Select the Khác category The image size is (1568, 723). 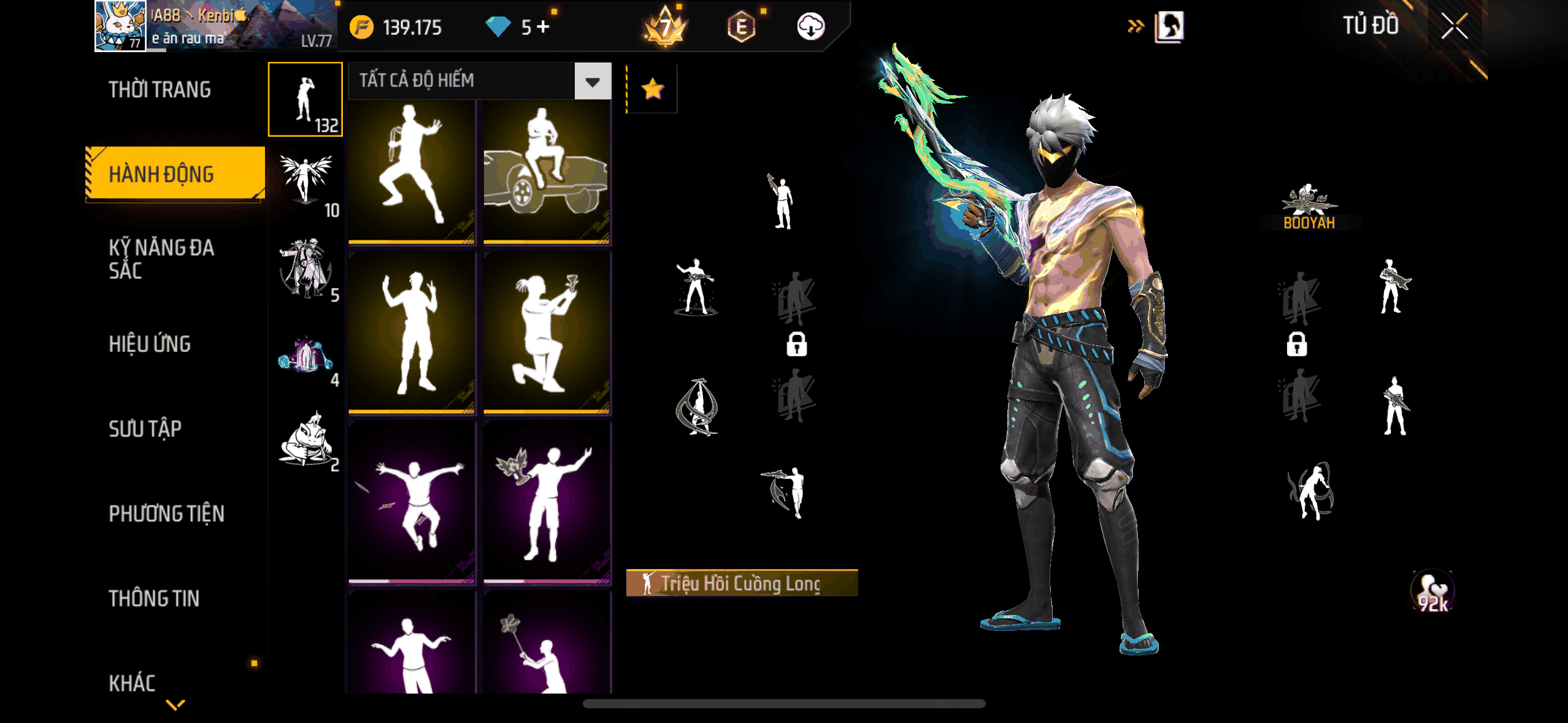tap(132, 683)
